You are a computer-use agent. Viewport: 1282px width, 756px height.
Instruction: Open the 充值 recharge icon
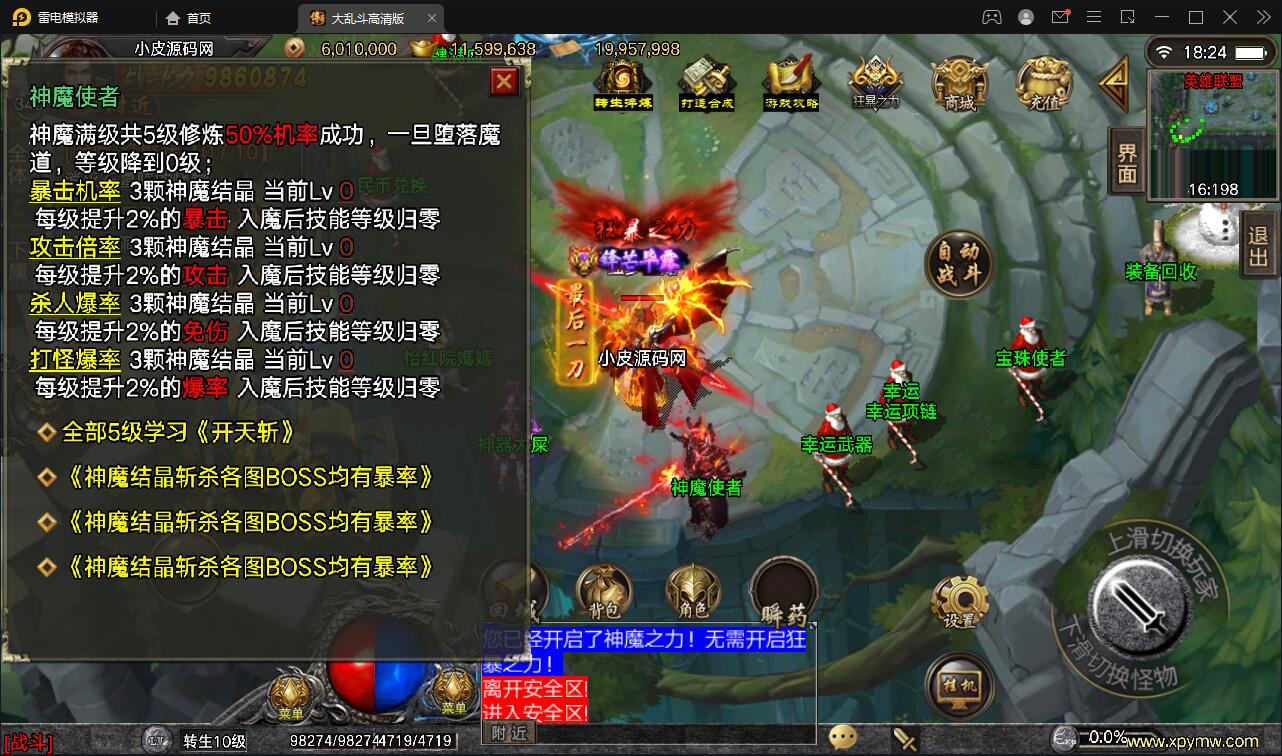point(1043,85)
